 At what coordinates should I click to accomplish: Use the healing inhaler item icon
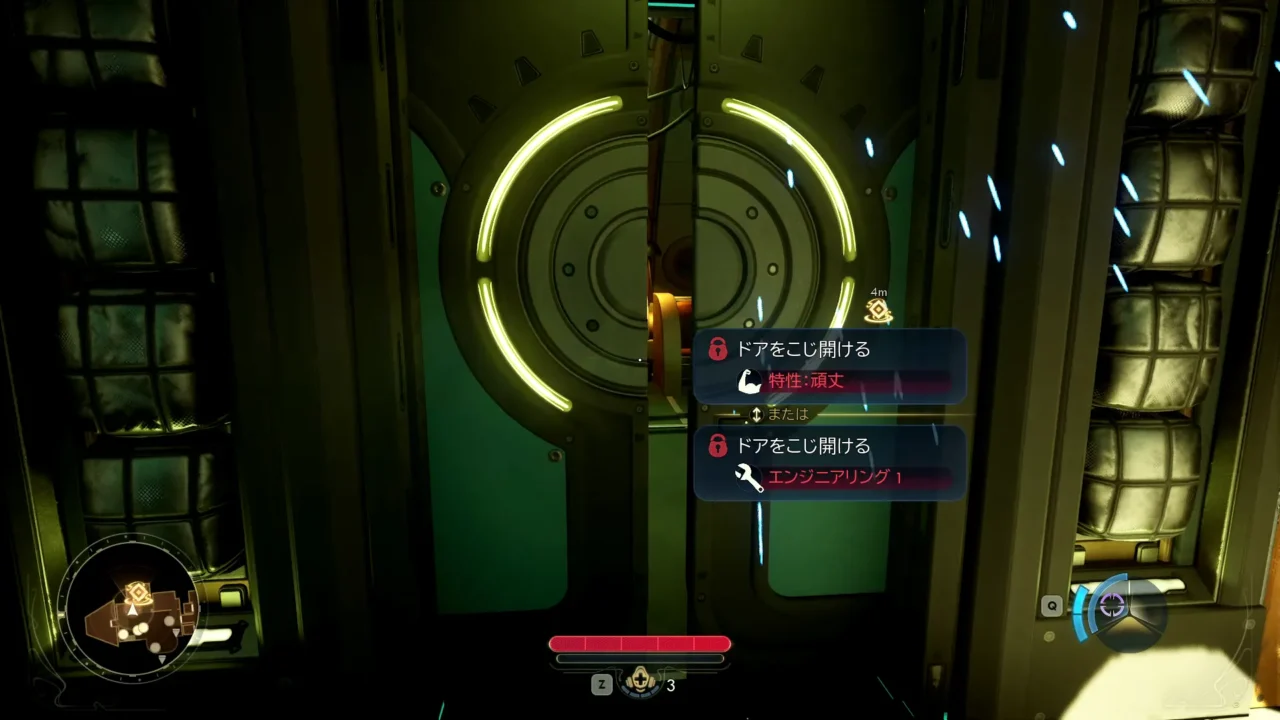(640, 684)
